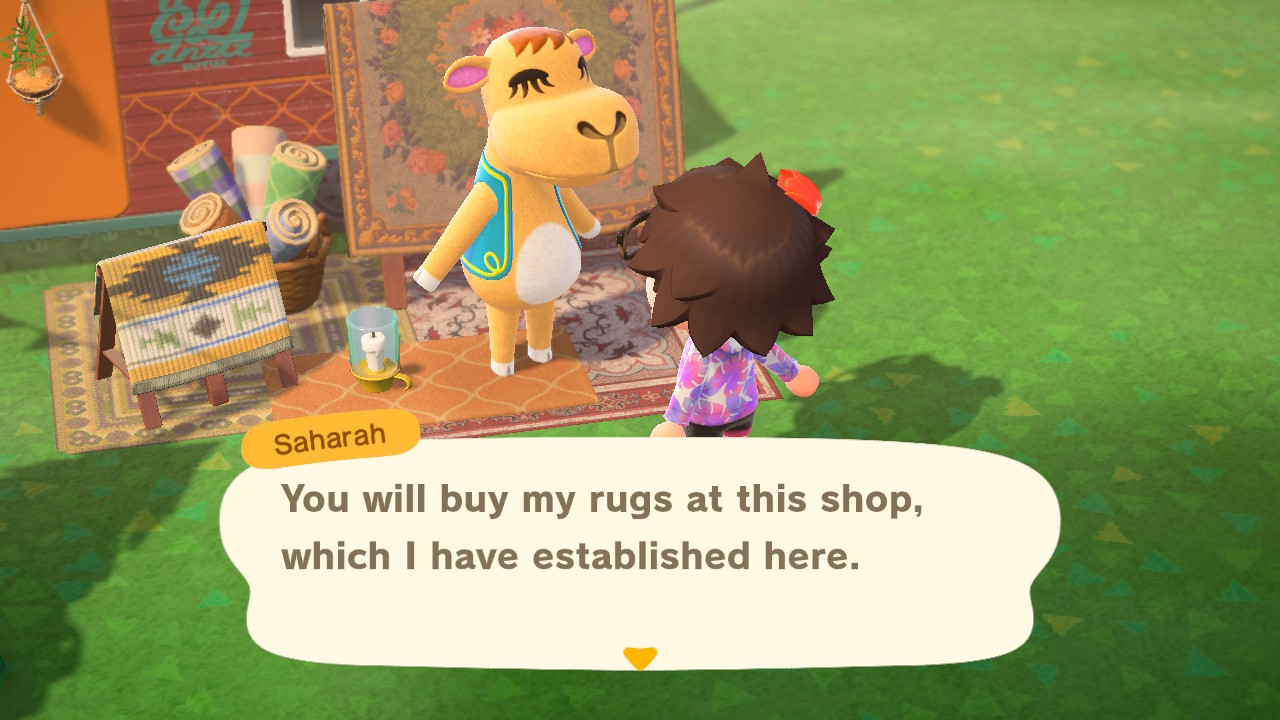Image resolution: width=1280 pixels, height=720 pixels.
Task: Click the Saharah name tag above the dialogue
Action: pyautogui.click(x=328, y=434)
